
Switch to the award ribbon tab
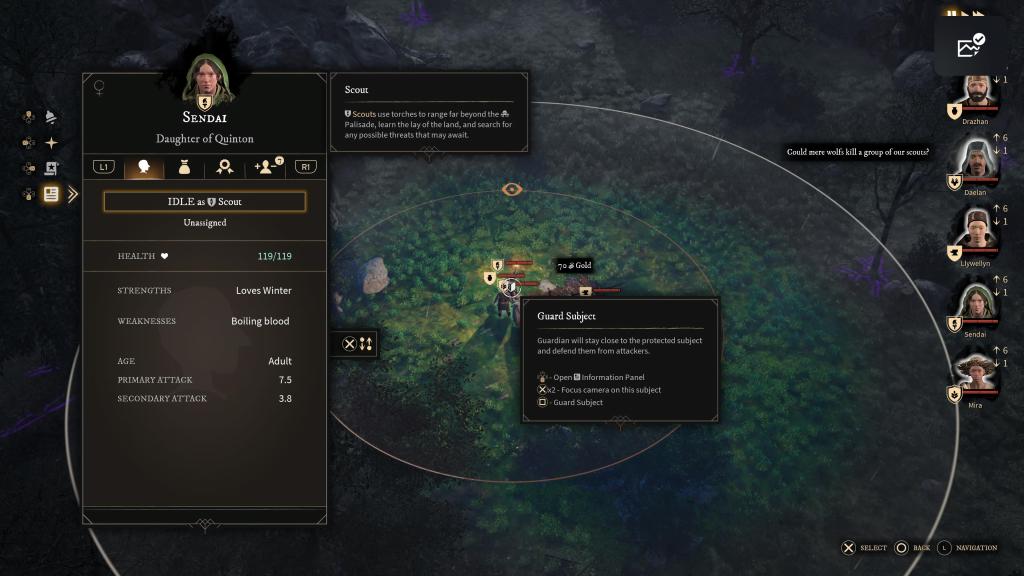tap(225, 167)
